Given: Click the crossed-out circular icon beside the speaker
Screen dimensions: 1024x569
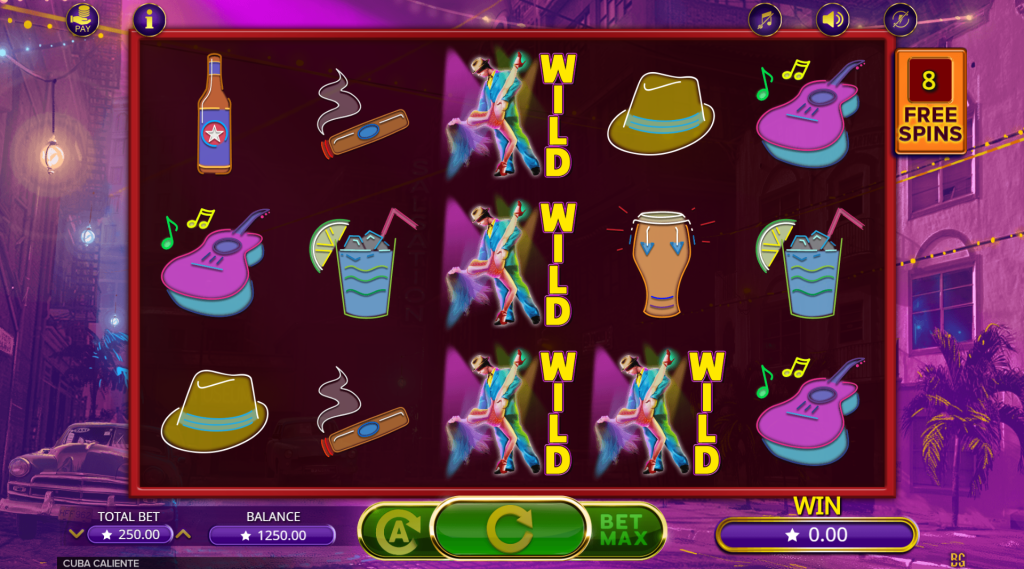Looking at the screenshot, I should tap(899, 19).
